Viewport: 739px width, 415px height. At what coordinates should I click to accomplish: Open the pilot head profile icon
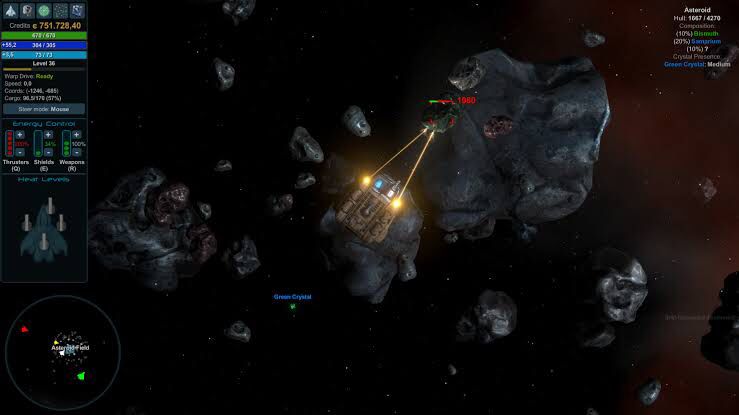(x=27, y=10)
